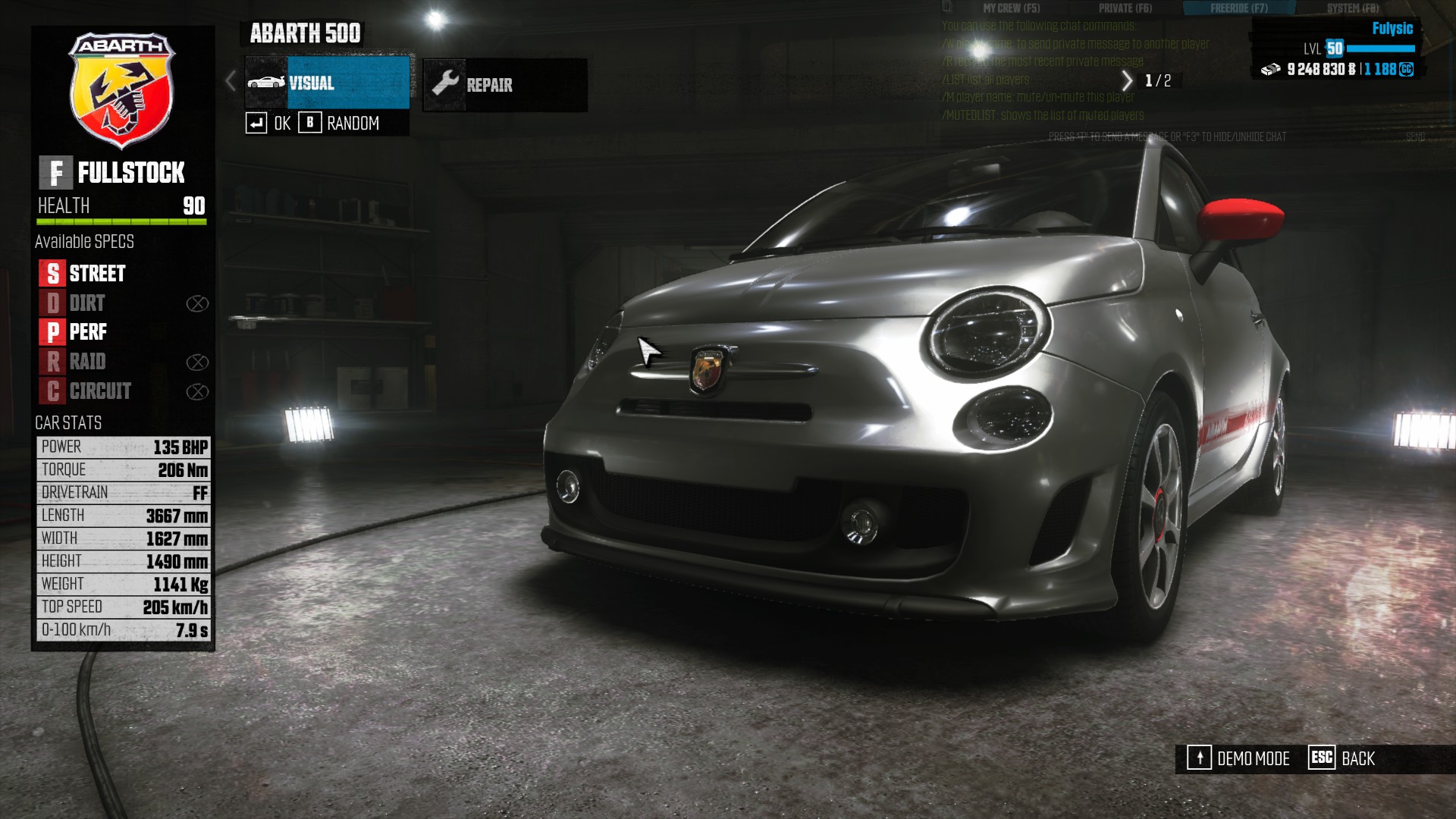
Task: Click the chat Send button
Action: 1415,137
